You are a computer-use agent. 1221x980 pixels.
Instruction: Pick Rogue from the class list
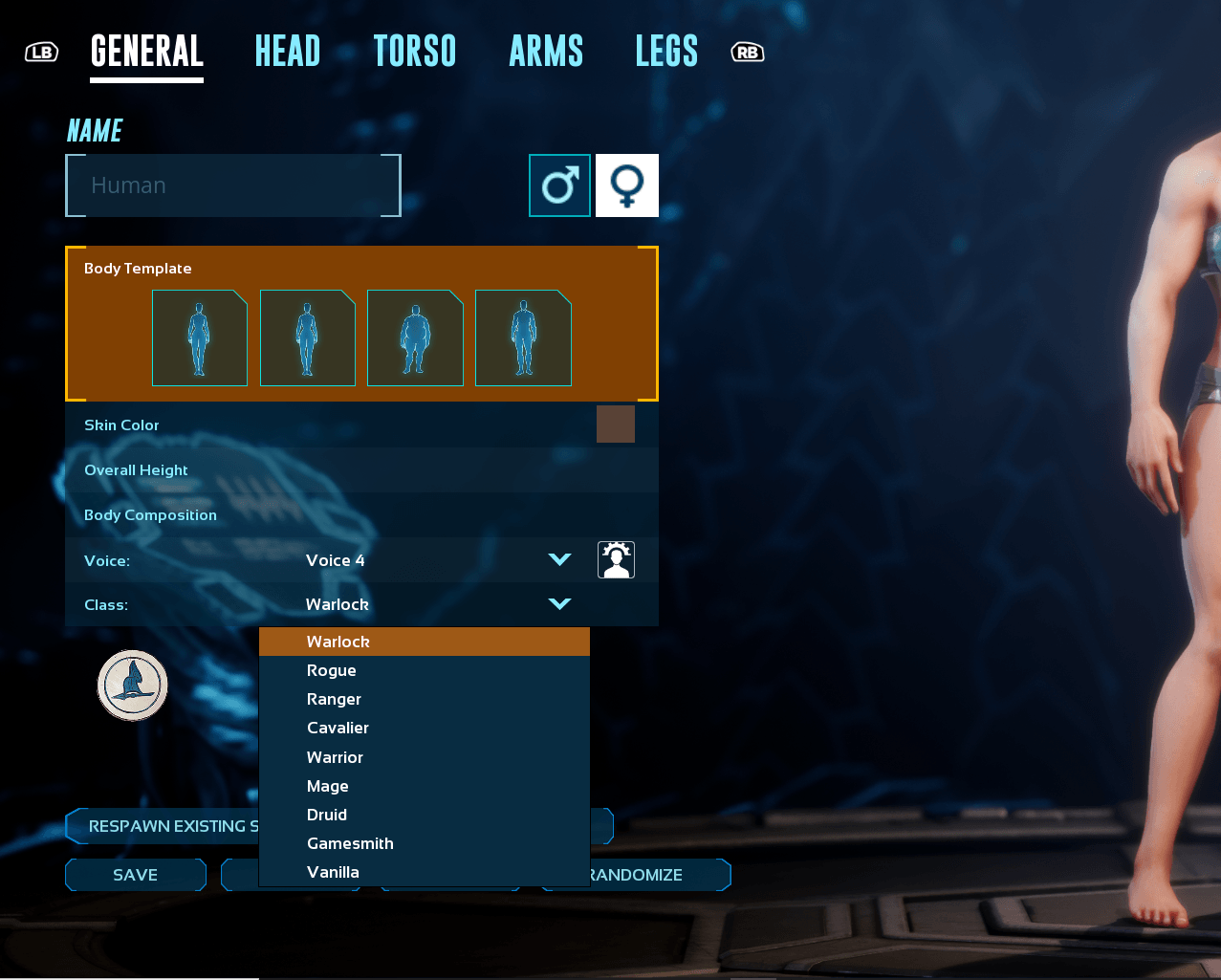(331, 671)
